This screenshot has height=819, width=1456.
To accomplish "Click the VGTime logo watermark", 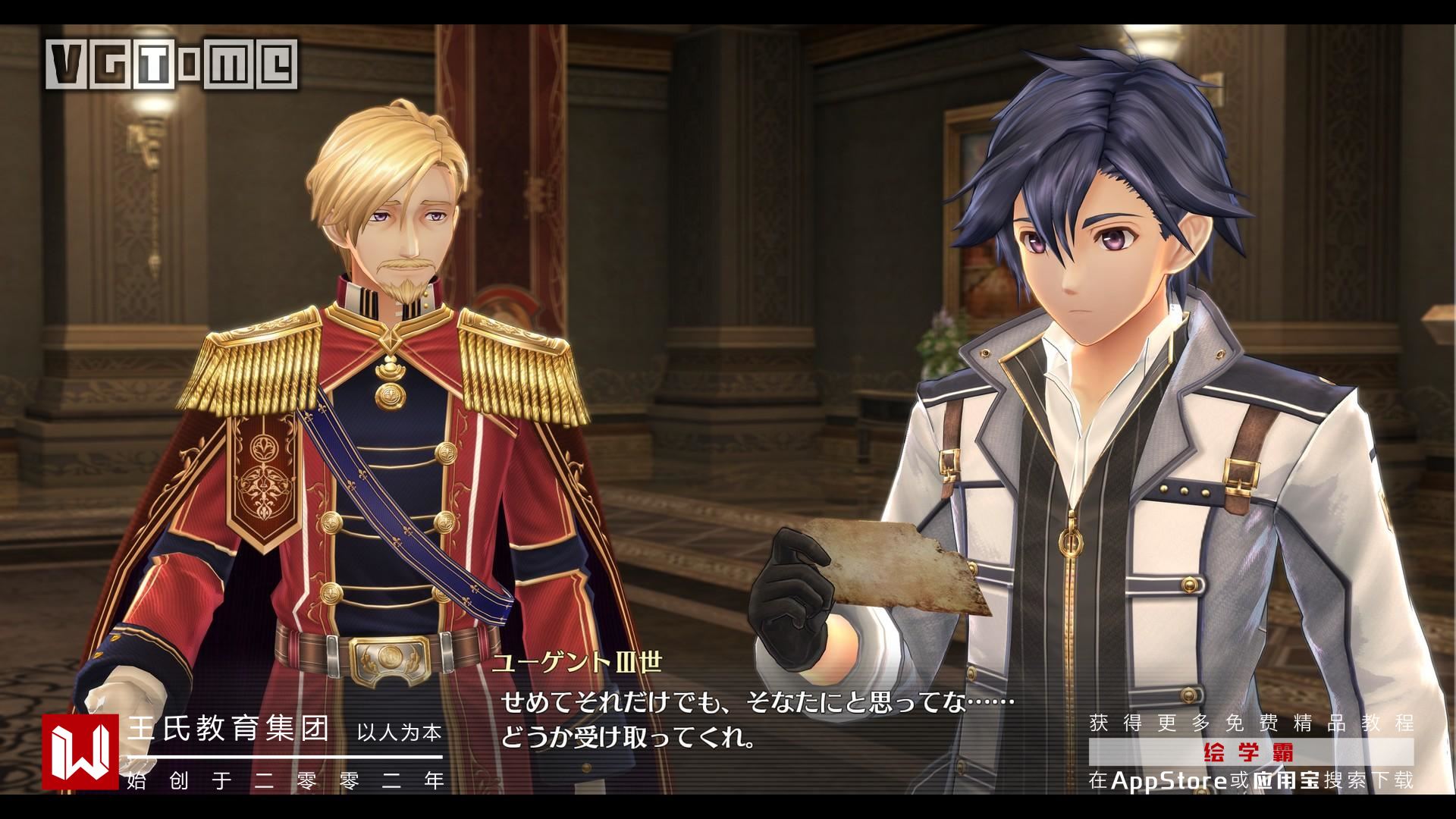I will 172,64.
